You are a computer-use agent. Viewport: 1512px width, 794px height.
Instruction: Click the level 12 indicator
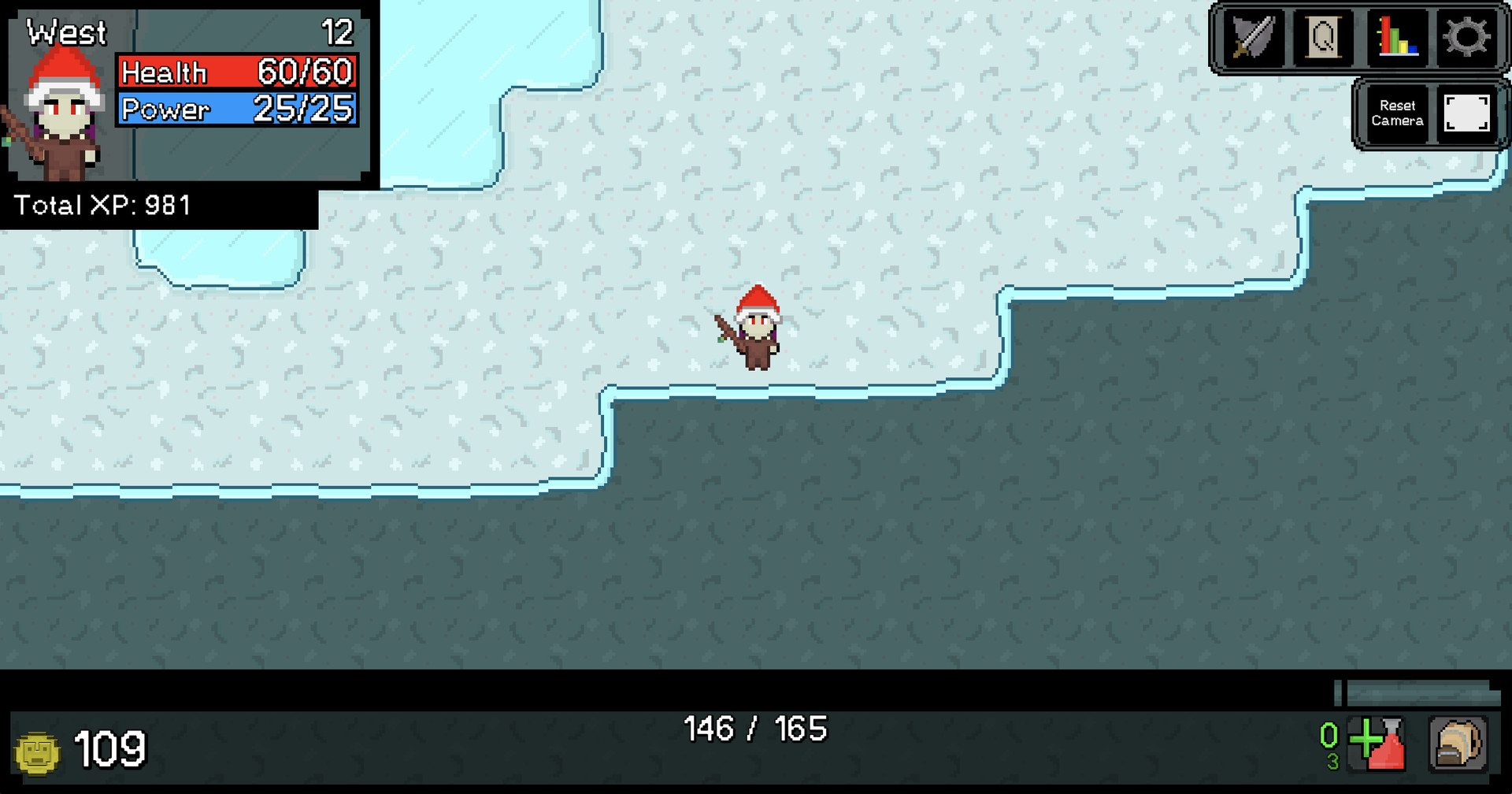tap(337, 32)
